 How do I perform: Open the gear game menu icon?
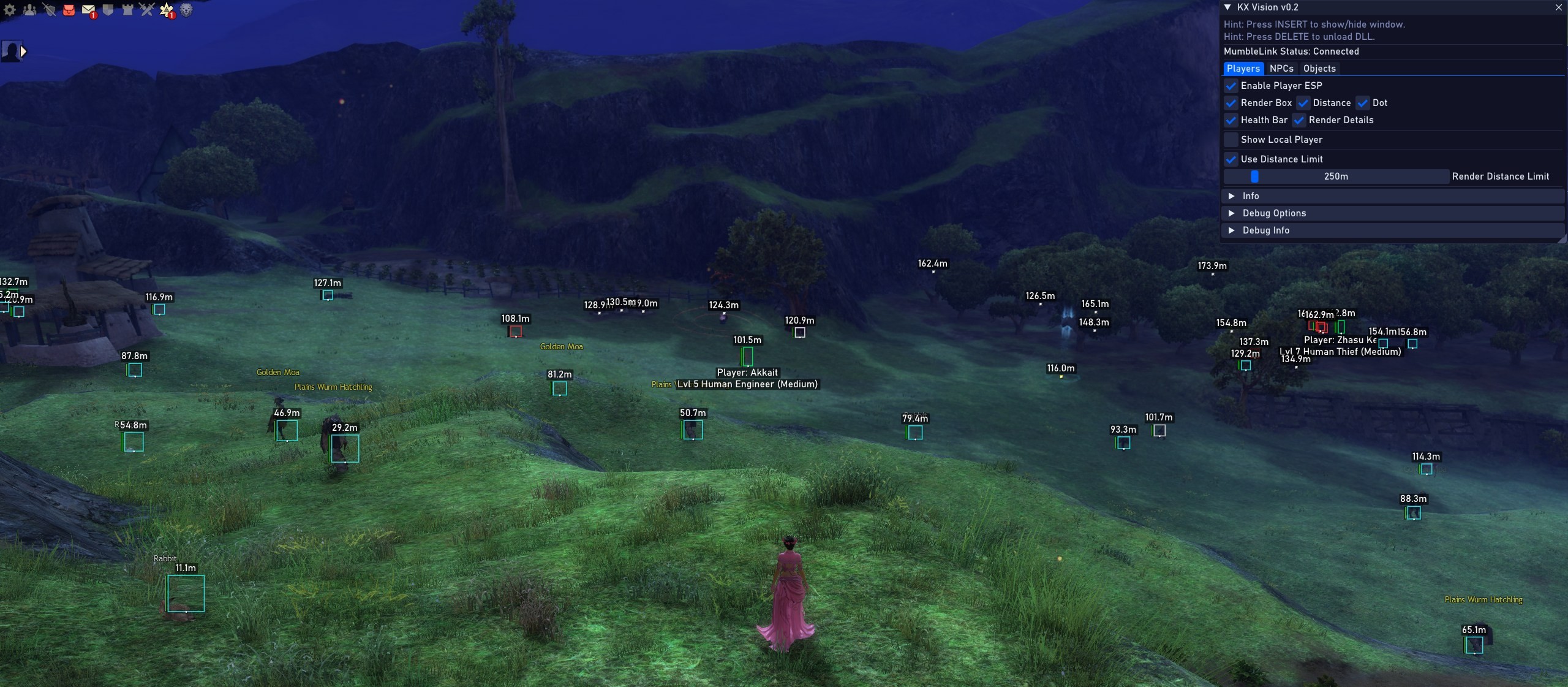click(10, 10)
